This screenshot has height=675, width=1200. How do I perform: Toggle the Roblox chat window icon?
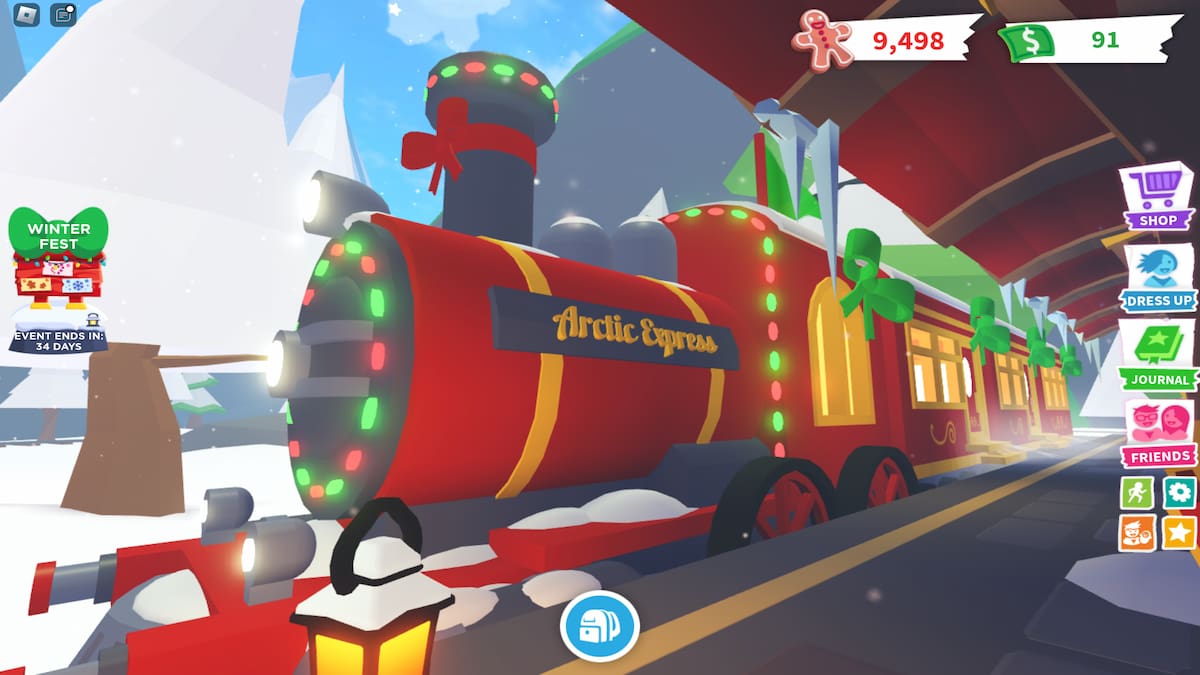point(64,14)
